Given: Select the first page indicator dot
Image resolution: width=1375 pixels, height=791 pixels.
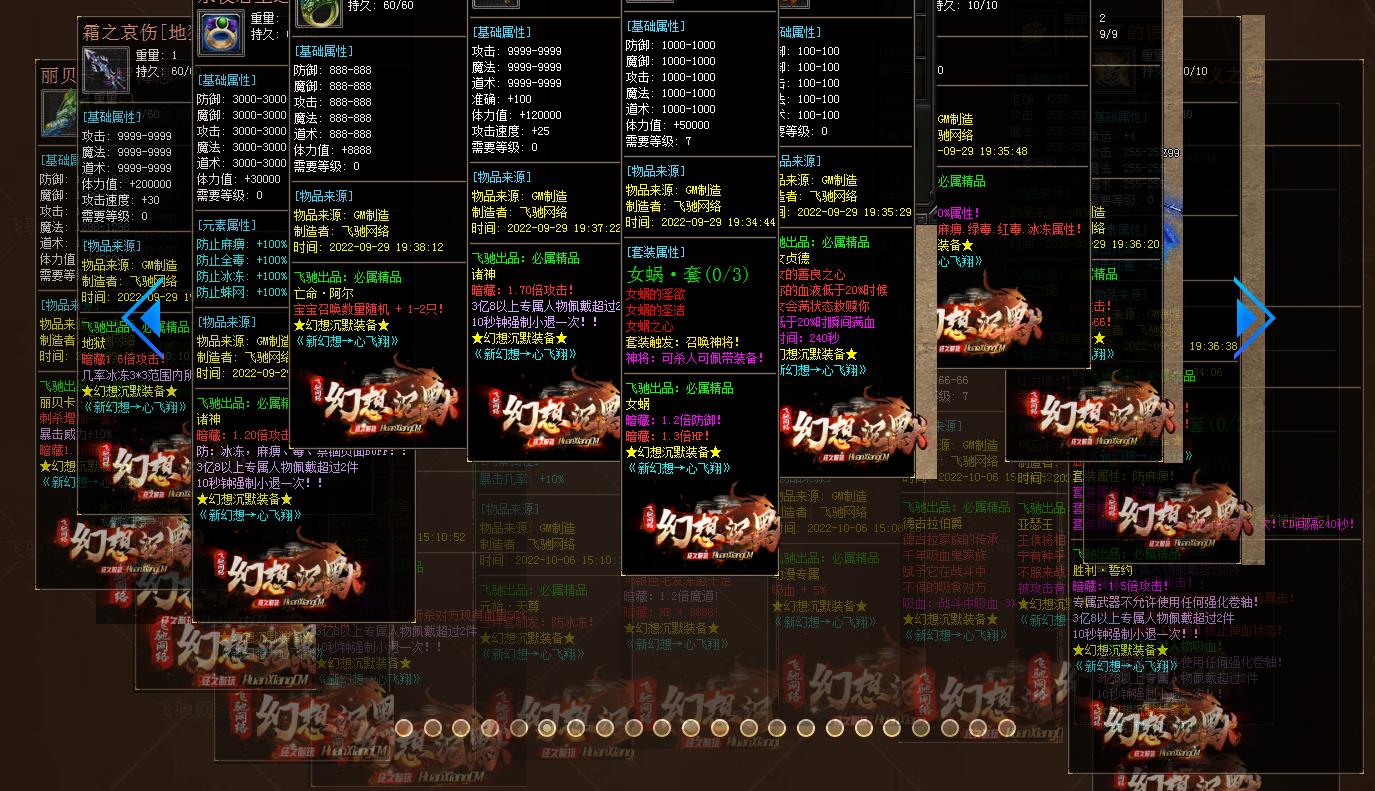Looking at the screenshot, I should point(403,728).
